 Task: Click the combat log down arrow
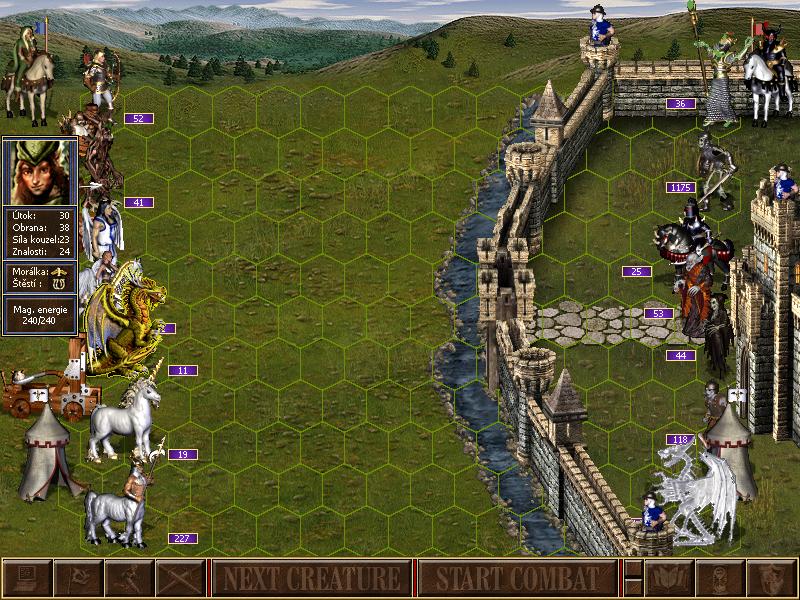point(632,588)
